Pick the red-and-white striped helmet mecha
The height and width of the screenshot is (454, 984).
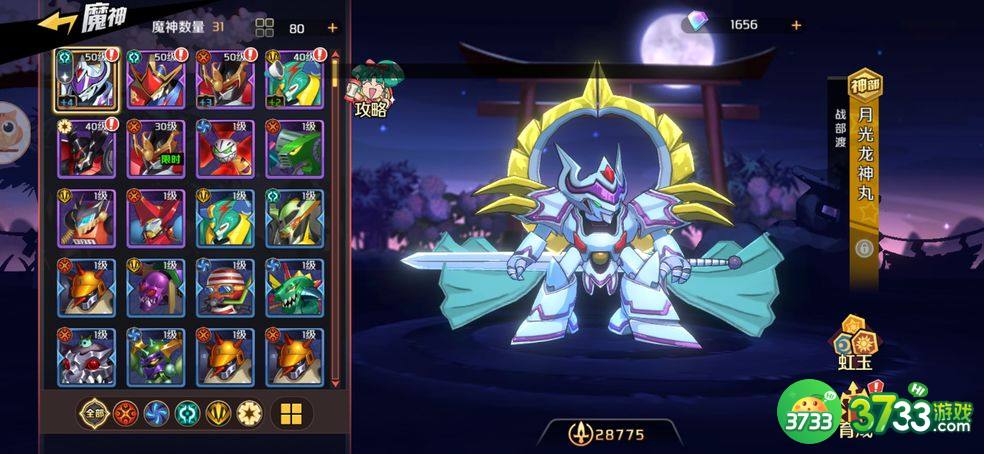pyautogui.click(x=225, y=289)
